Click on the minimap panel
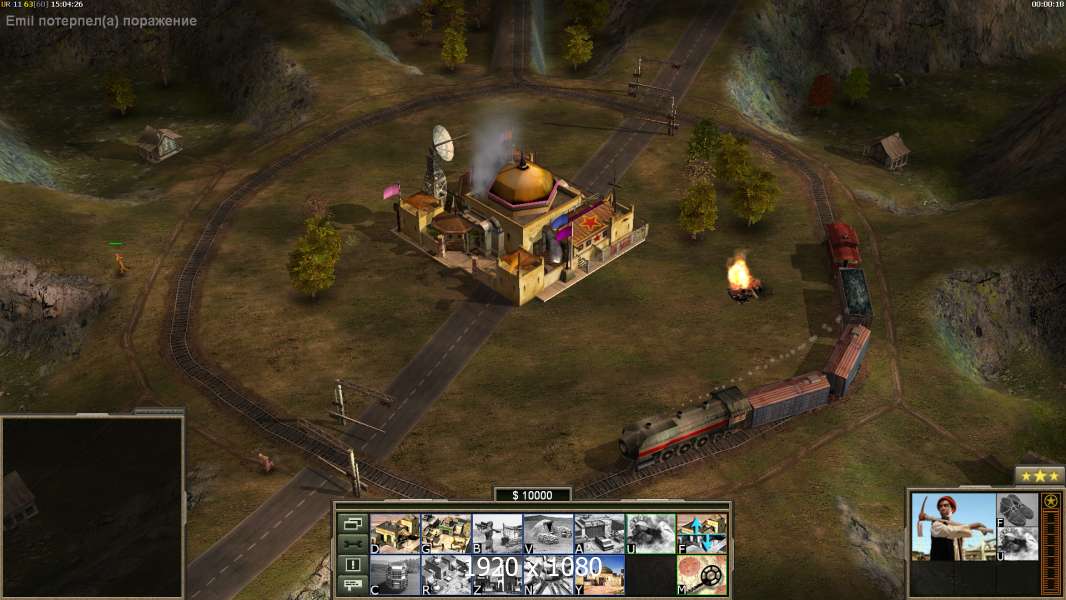 click(x=93, y=507)
